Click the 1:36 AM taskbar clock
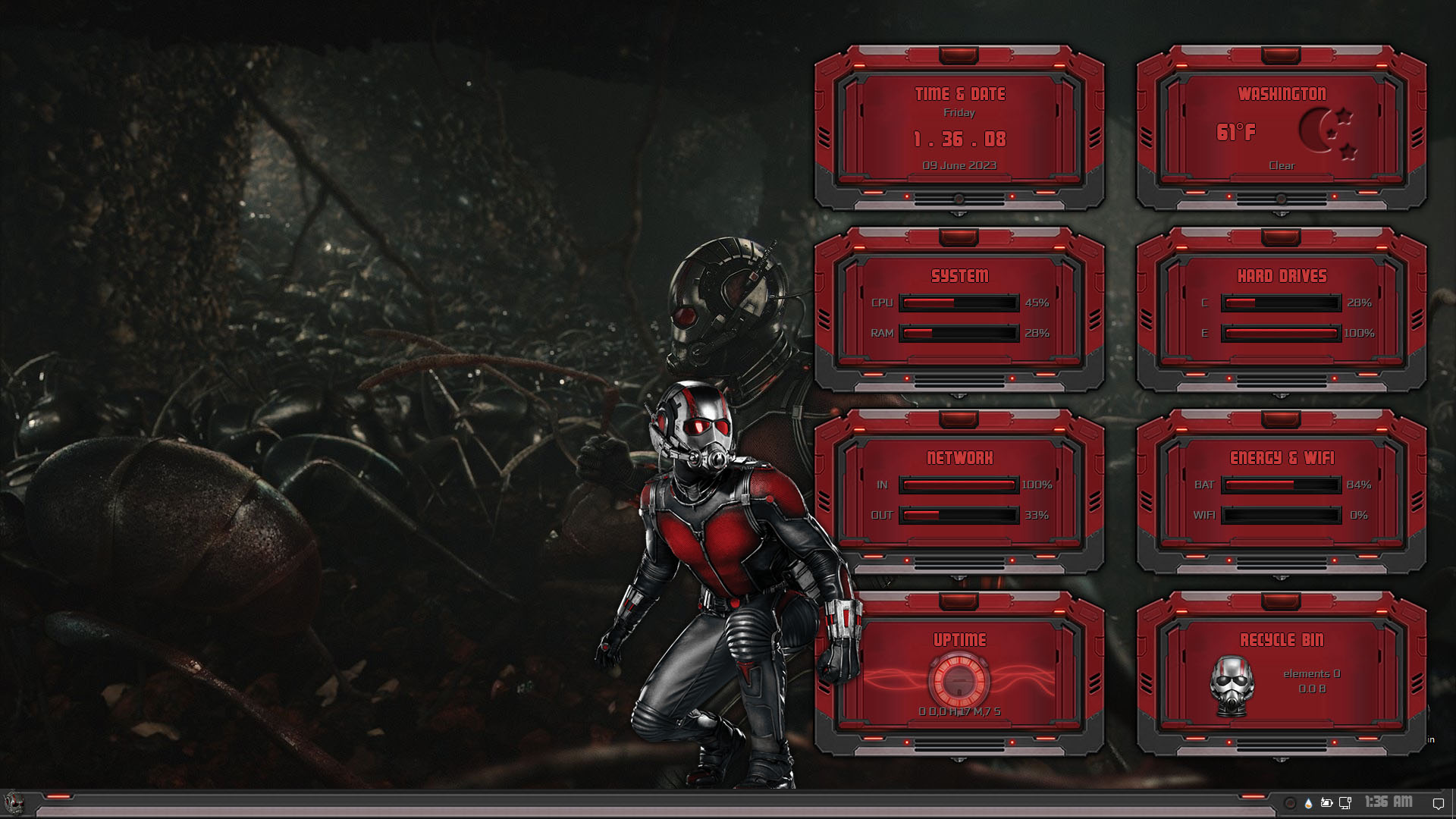 [x=1389, y=802]
